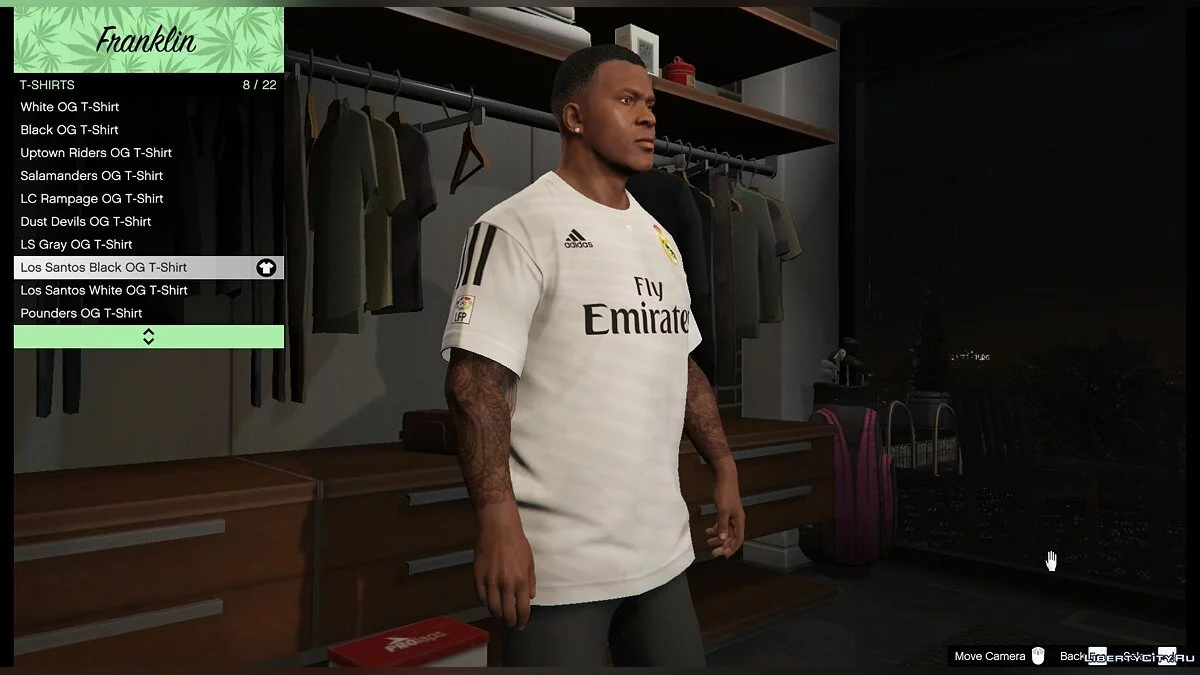This screenshot has width=1200, height=675.
Task: Choose Los Santos White OG T-Shirt
Action: coord(104,291)
